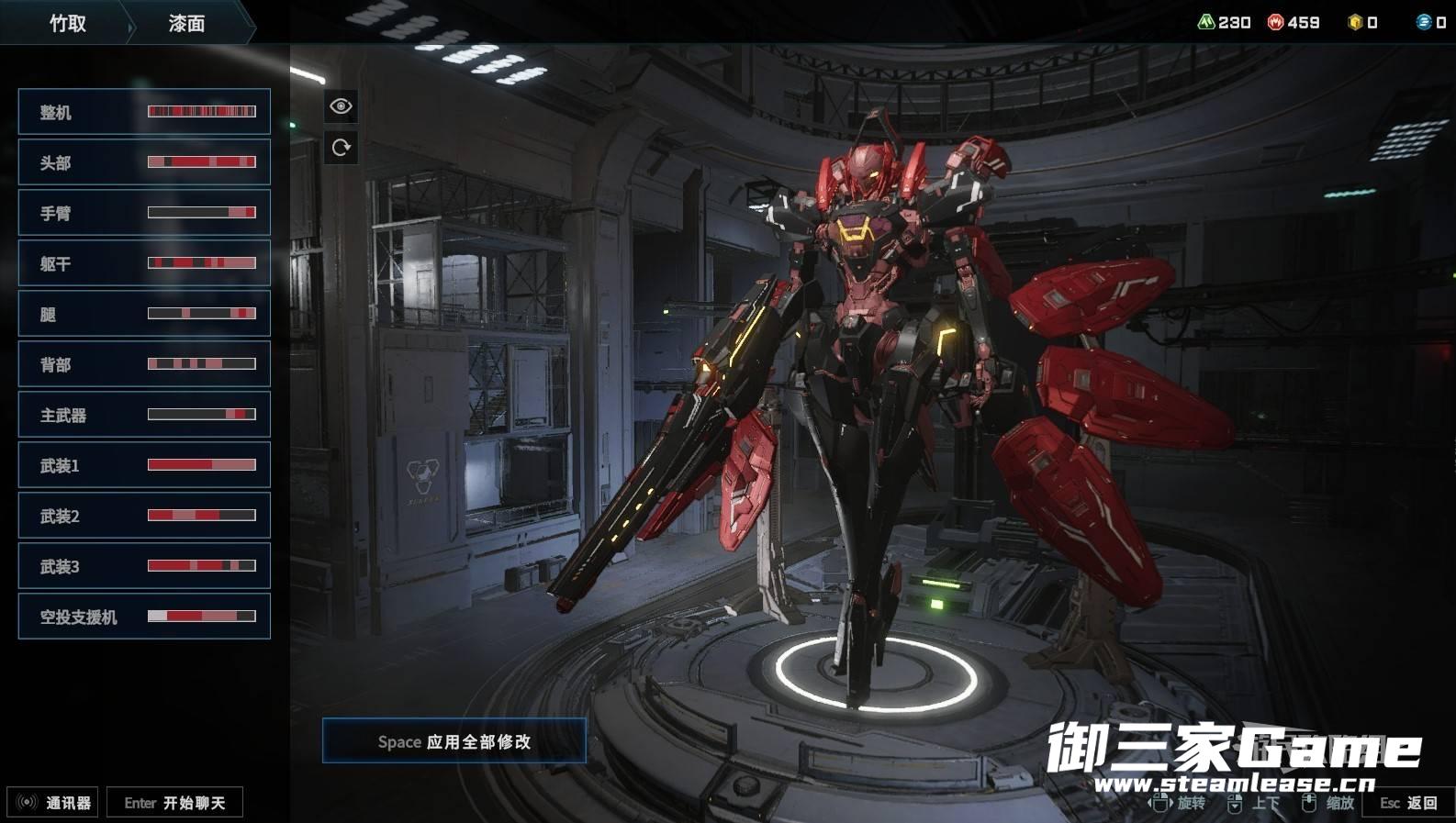Select the 武装1 paint row
1456x823 pixels.
click(x=144, y=465)
